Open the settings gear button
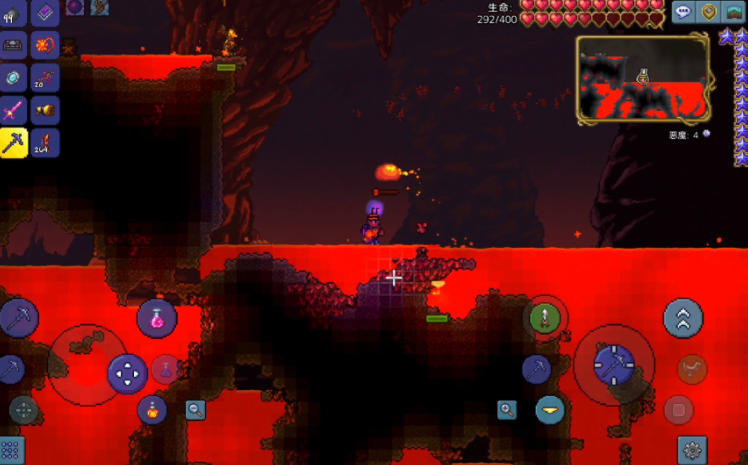 [692, 449]
